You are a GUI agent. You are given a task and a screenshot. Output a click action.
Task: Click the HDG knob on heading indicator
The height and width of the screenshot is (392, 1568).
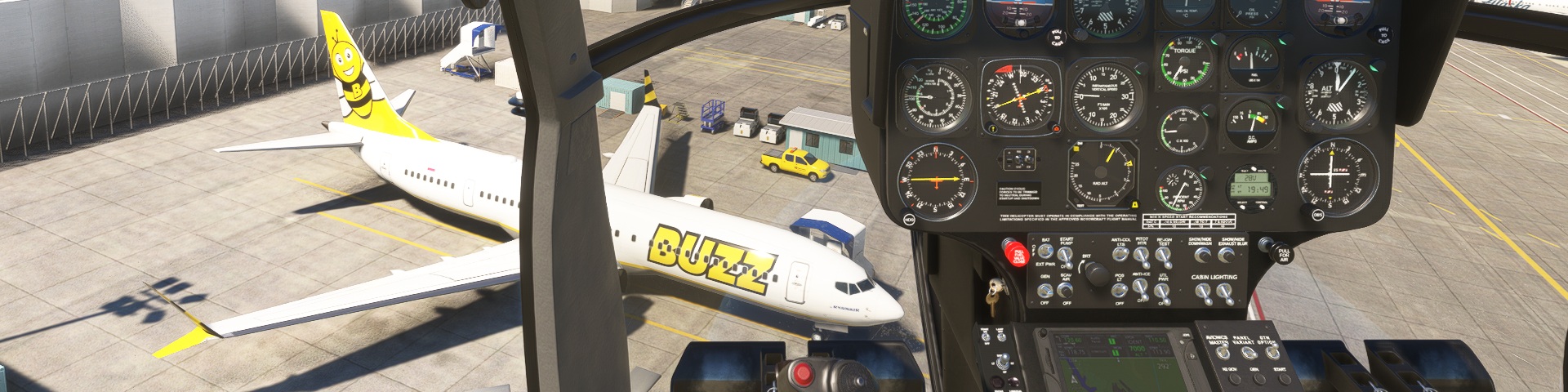click(x=909, y=219)
